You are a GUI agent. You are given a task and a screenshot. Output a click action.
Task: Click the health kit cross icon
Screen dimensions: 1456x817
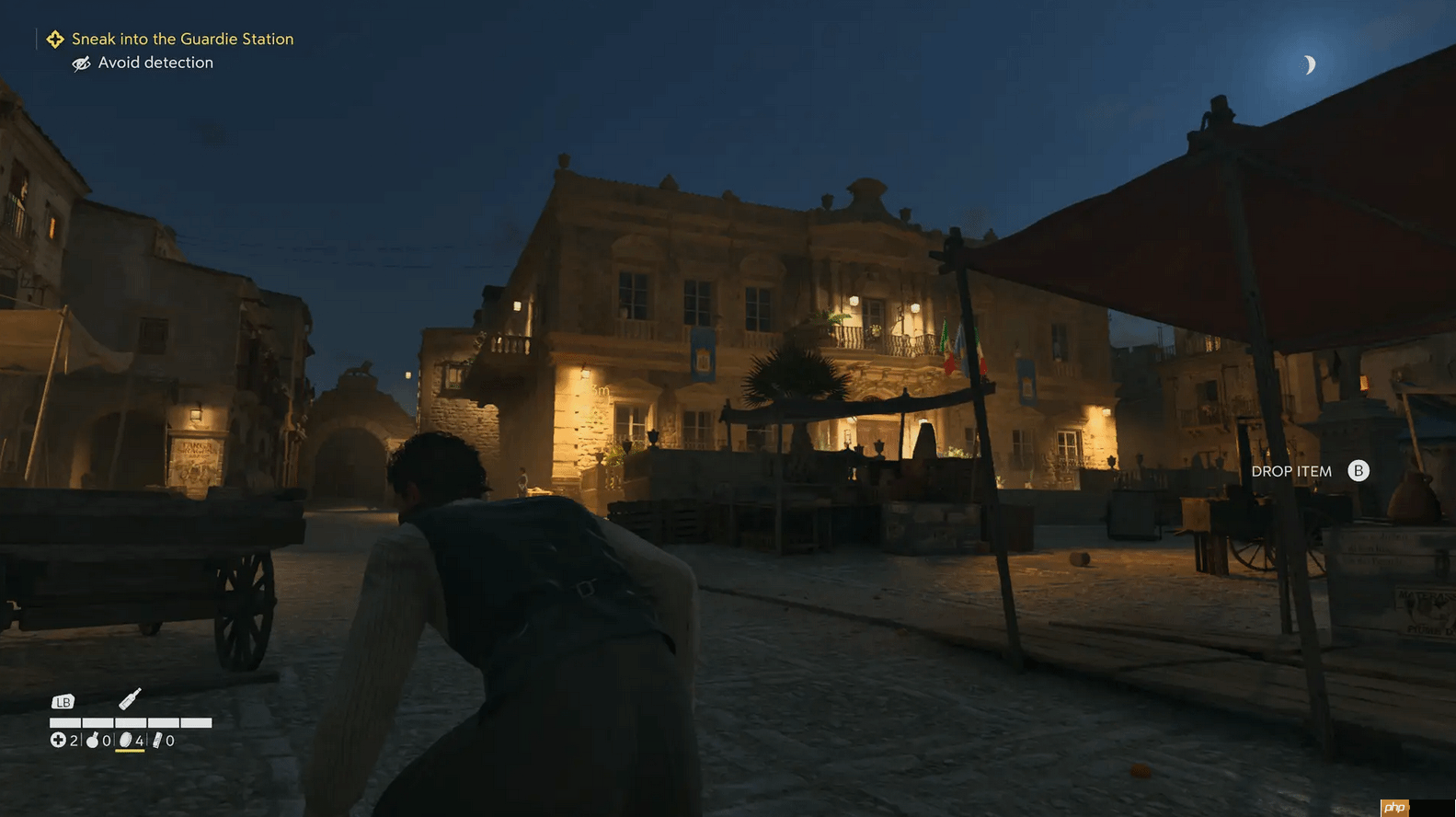(x=57, y=739)
